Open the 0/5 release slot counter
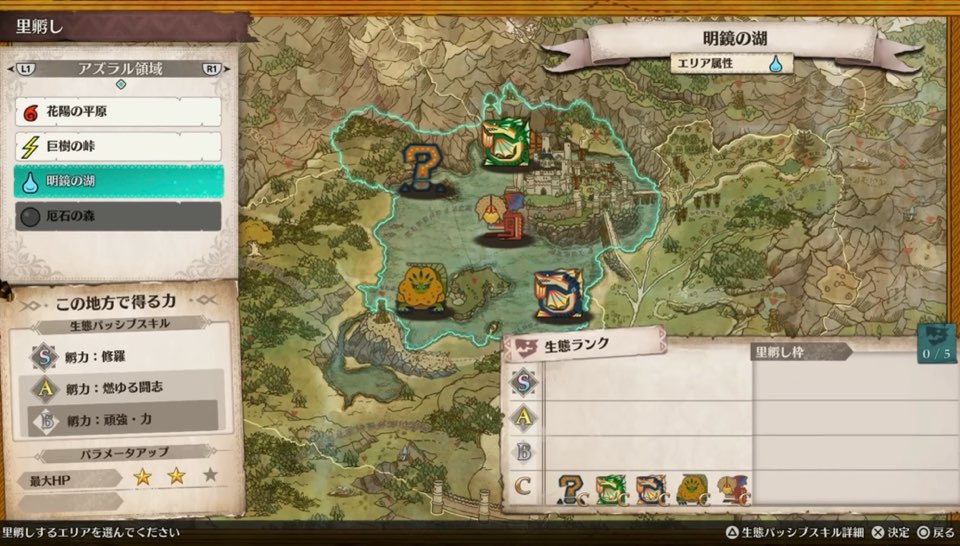The image size is (960, 546). (936, 344)
